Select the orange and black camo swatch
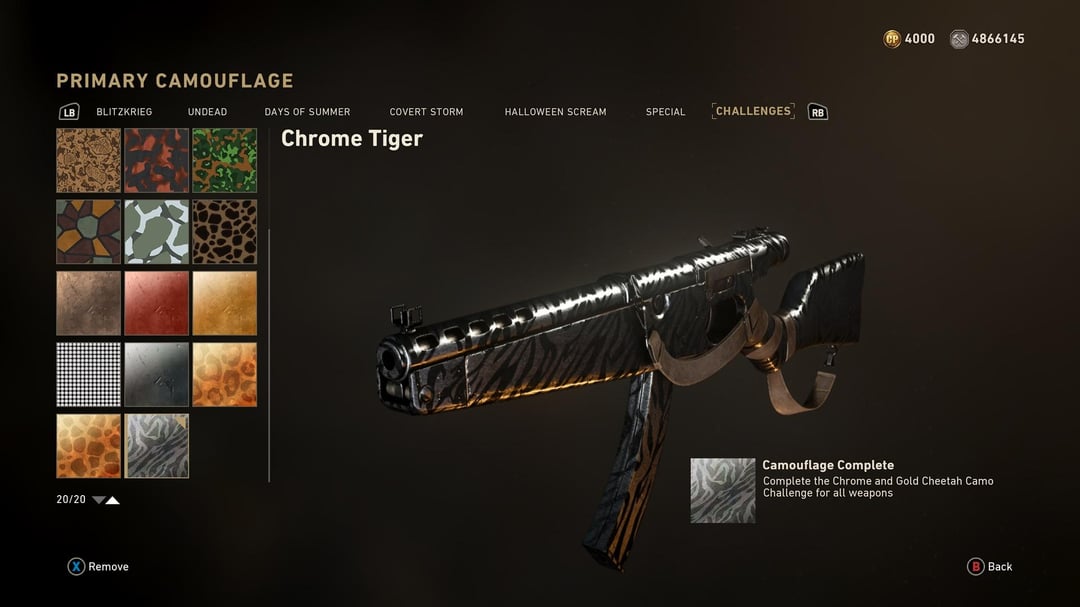The width and height of the screenshot is (1080, 607). point(156,160)
